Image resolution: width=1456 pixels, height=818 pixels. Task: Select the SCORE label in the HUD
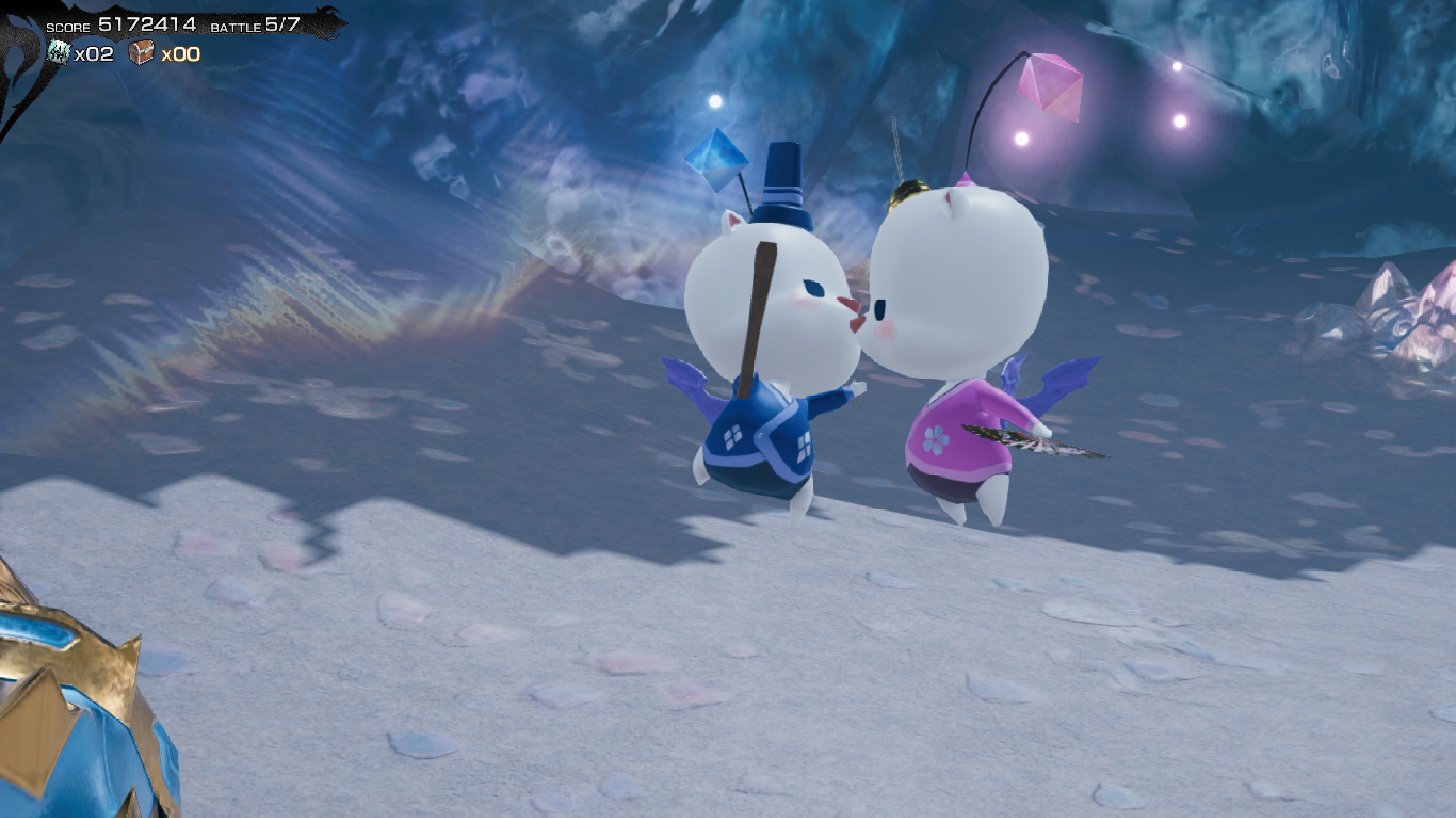tap(69, 26)
